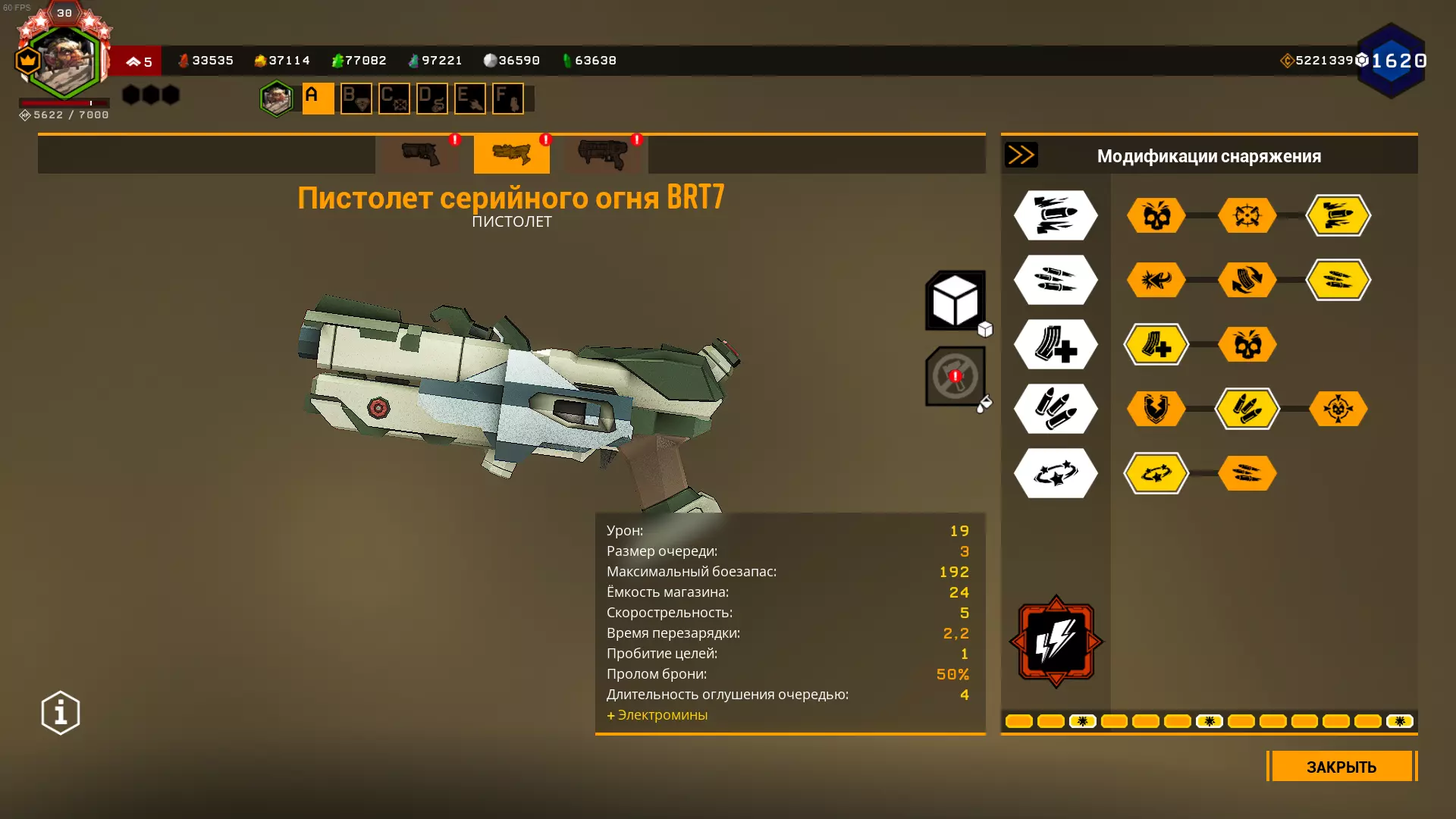Show weapon info via the hexagon info icon
The height and width of the screenshot is (819, 1456).
(61, 713)
